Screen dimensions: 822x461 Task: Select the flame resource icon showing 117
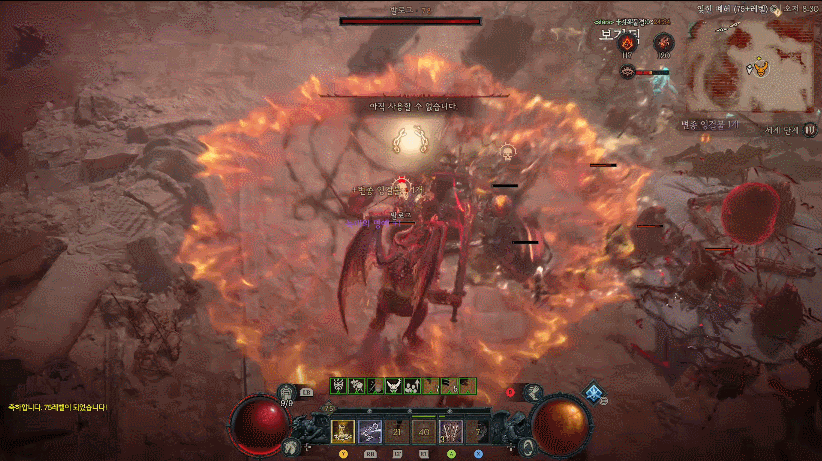click(x=629, y=43)
